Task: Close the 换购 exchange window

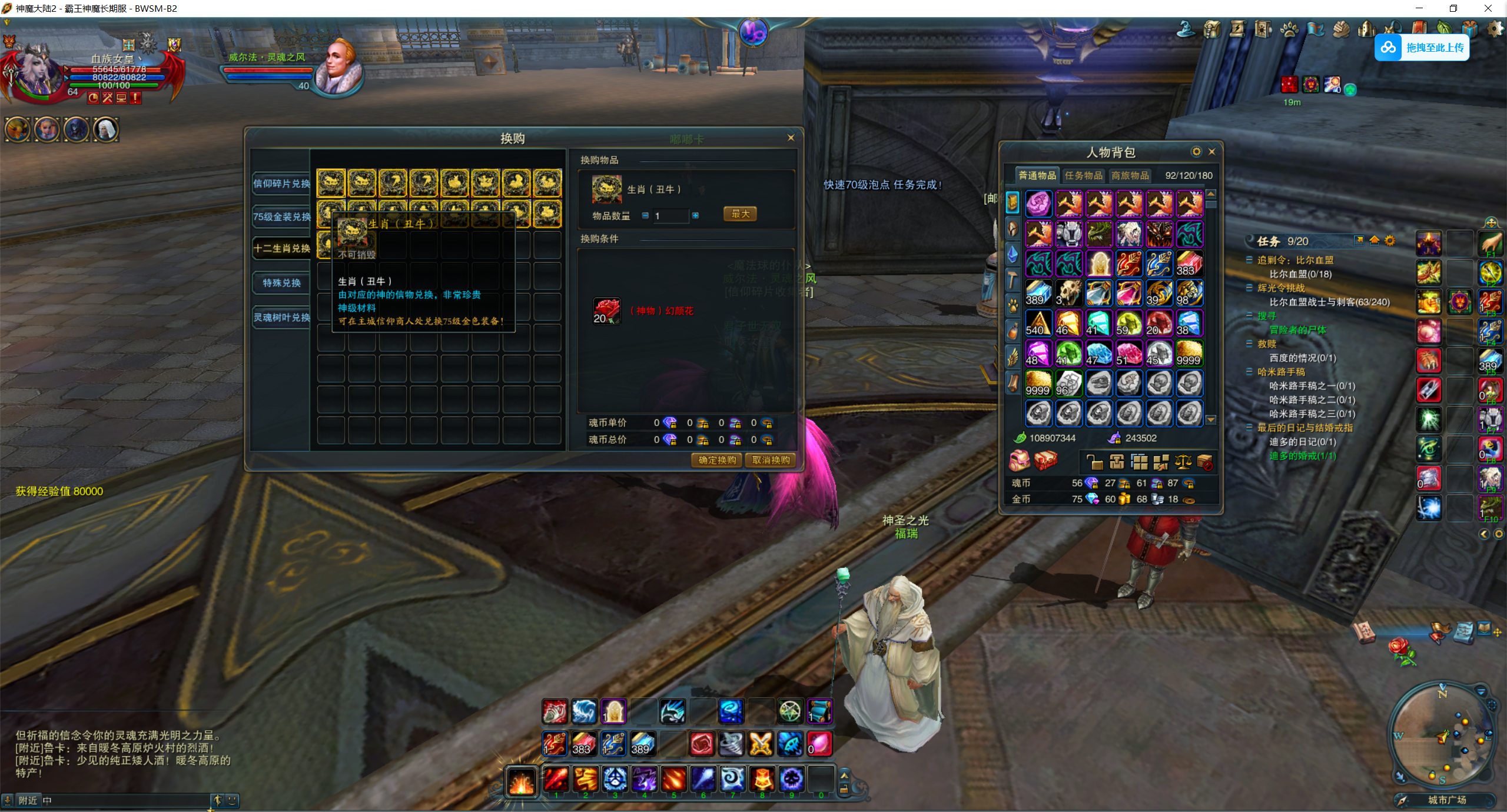Action: [x=791, y=138]
